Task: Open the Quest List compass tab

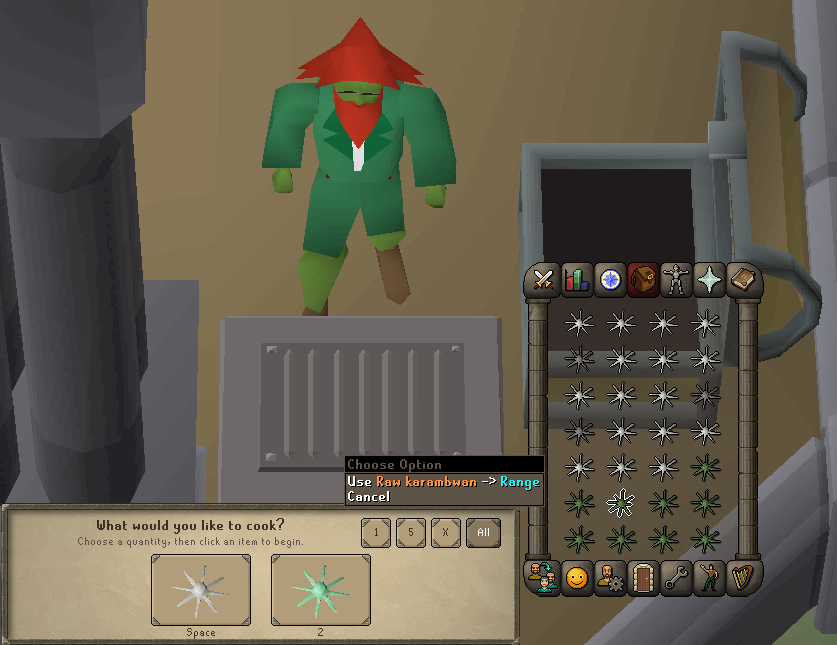Action: click(x=610, y=280)
